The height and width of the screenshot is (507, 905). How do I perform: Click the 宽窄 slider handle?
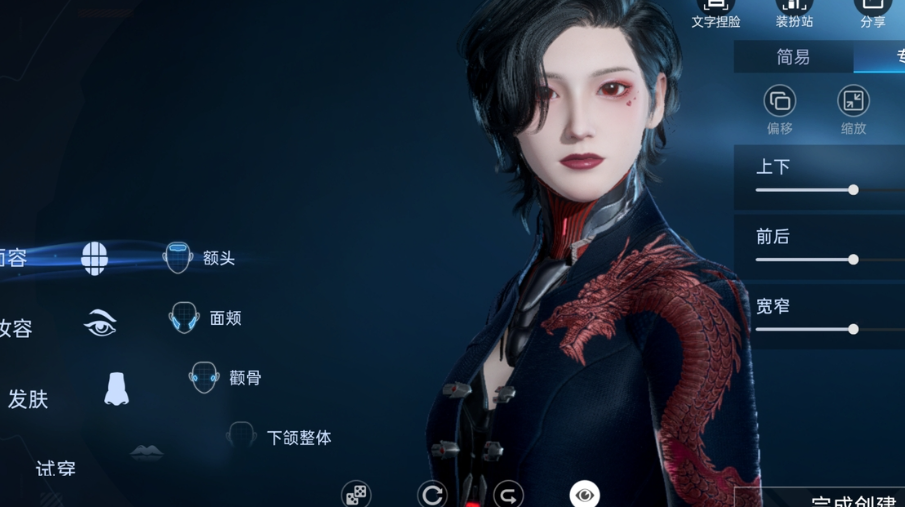[x=853, y=329]
